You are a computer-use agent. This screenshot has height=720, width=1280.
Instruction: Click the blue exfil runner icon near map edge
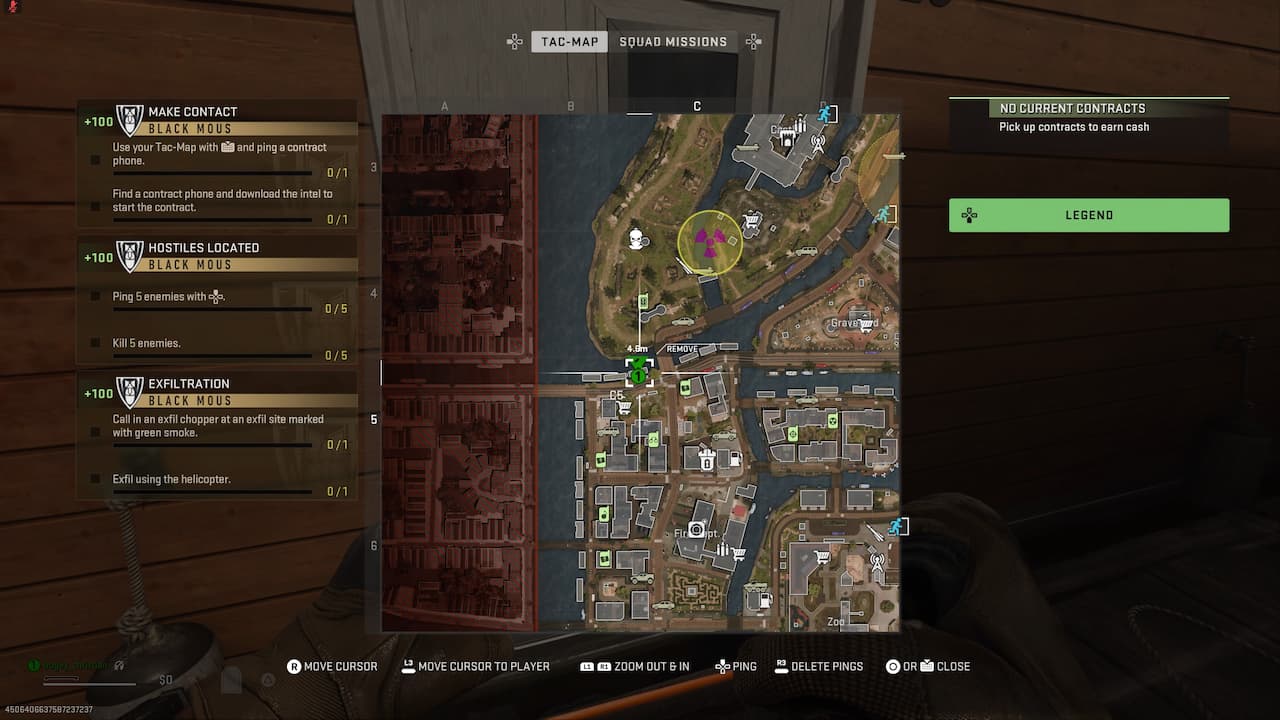pyautogui.click(x=883, y=213)
